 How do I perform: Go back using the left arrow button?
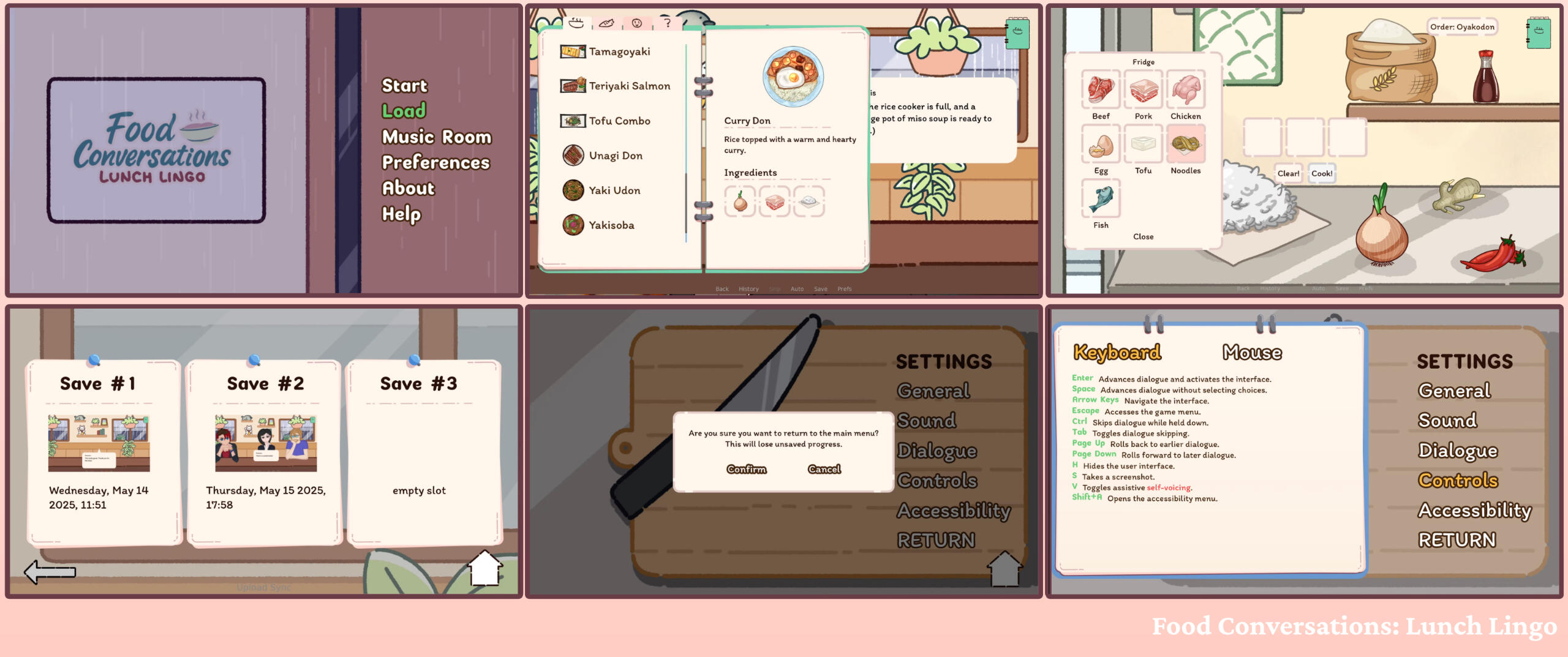50,572
